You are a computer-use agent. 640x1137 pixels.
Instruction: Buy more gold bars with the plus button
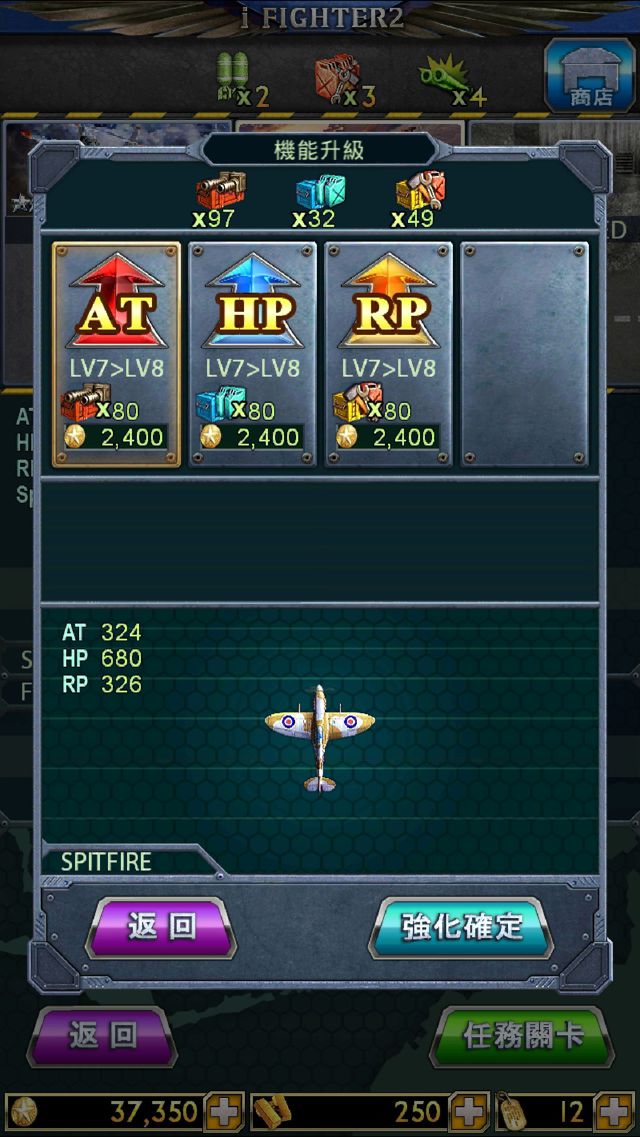[x=468, y=1112]
